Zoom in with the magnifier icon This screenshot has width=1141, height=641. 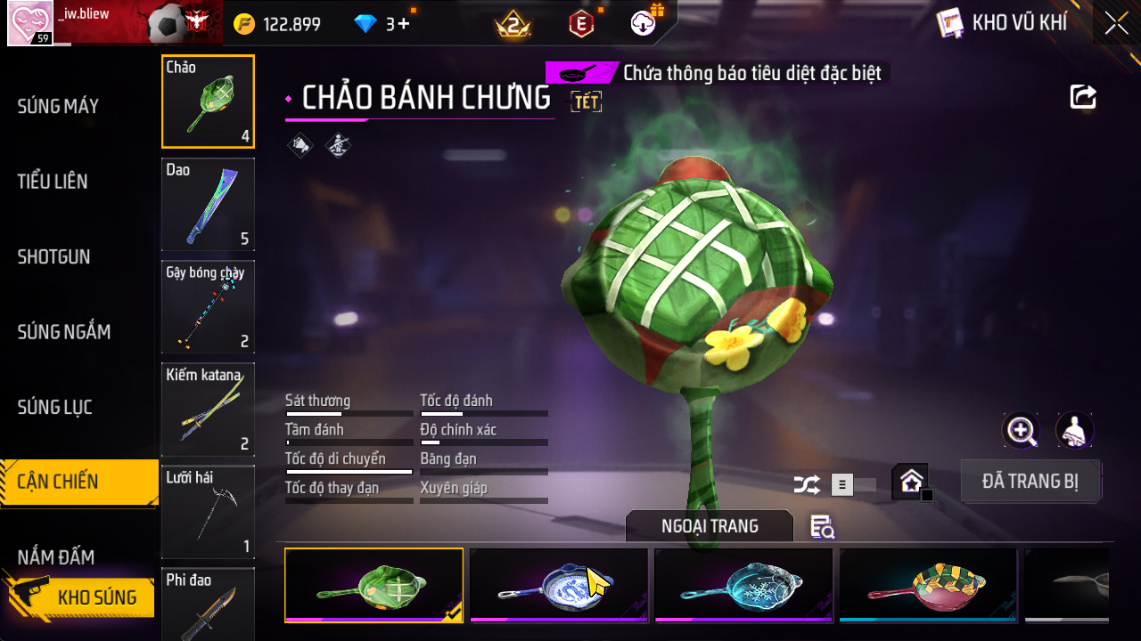(x=1021, y=431)
